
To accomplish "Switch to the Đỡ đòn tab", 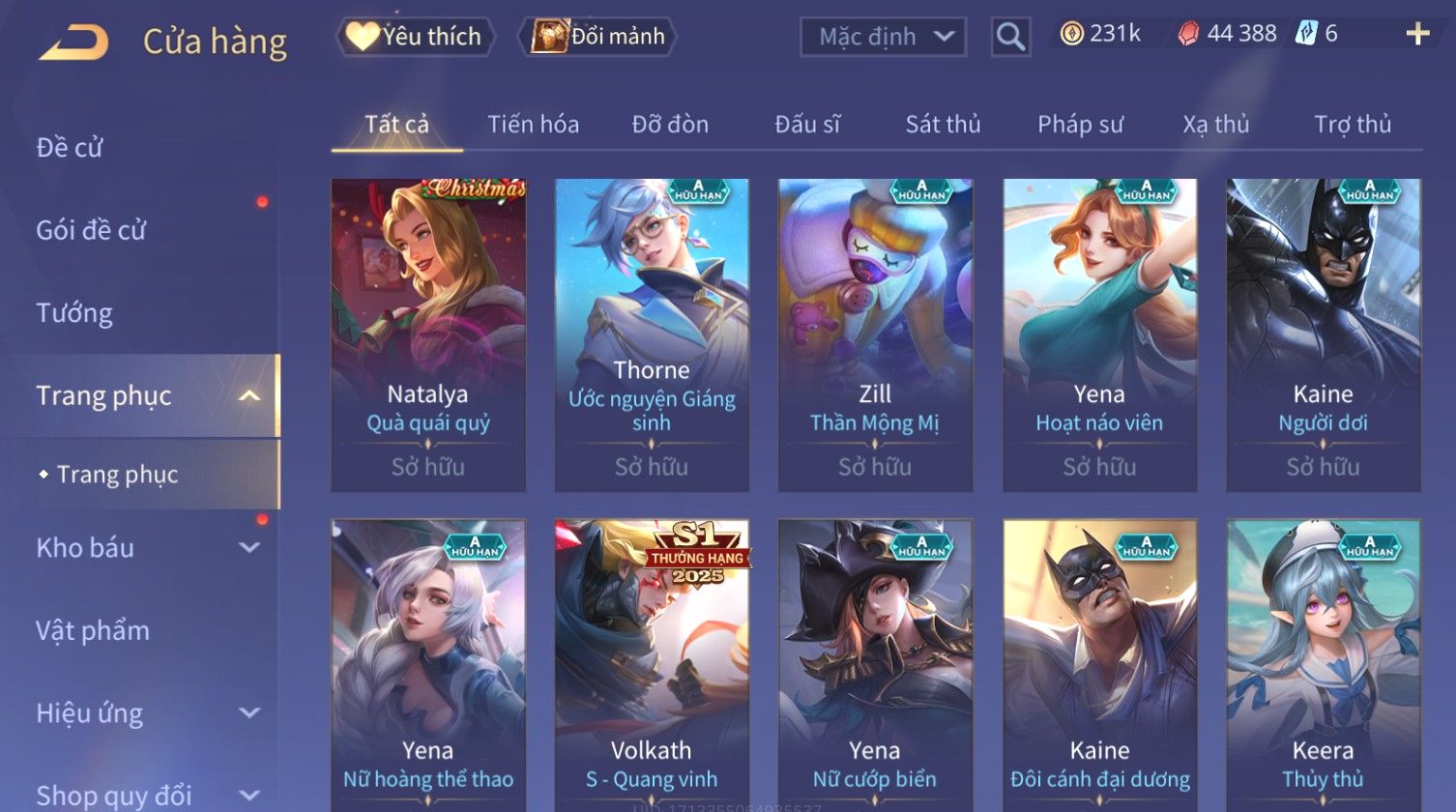I will point(670,125).
